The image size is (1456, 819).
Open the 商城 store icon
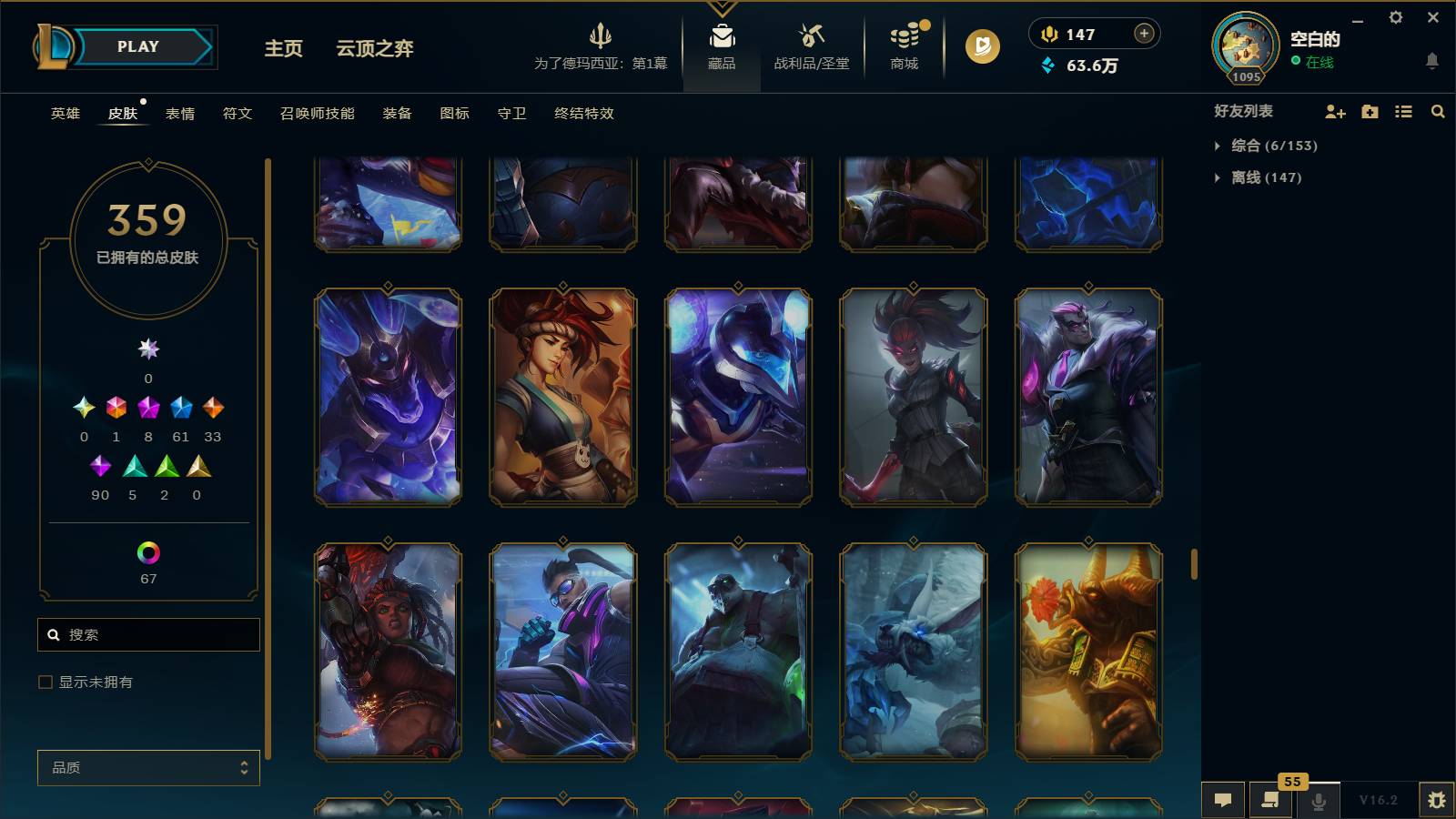tap(902, 41)
